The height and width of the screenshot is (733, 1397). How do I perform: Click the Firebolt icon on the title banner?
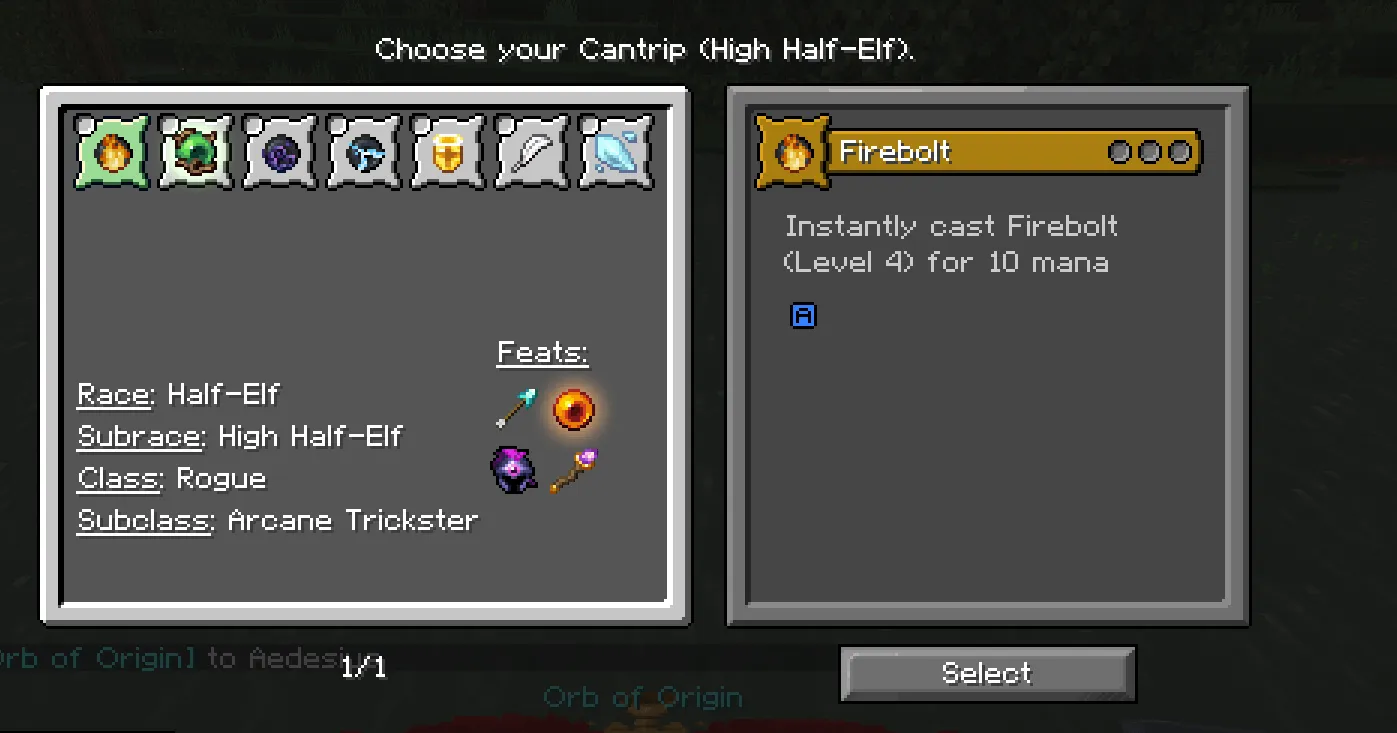[x=792, y=151]
